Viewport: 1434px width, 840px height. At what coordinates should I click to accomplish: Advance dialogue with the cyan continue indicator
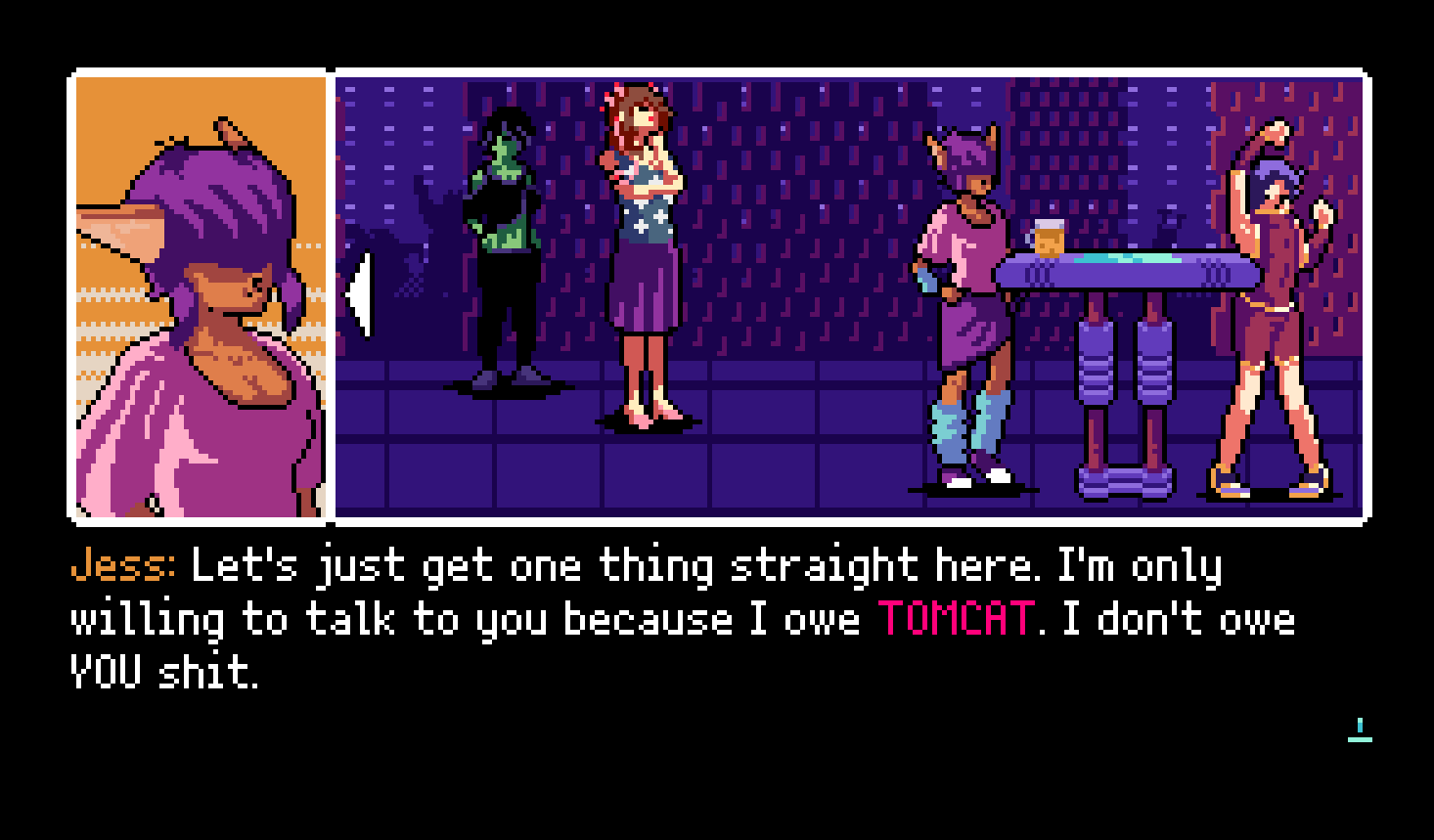(x=1360, y=729)
